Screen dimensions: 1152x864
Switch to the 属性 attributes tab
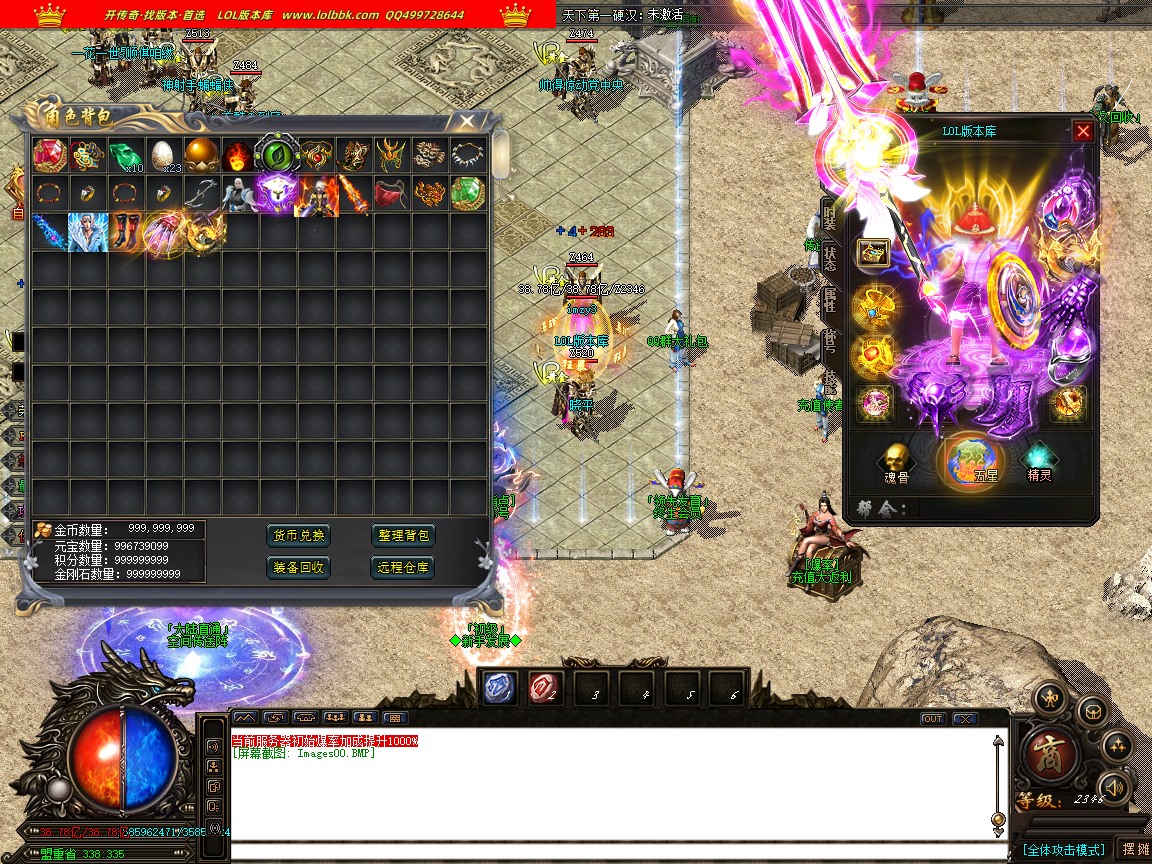(x=829, y=300)
